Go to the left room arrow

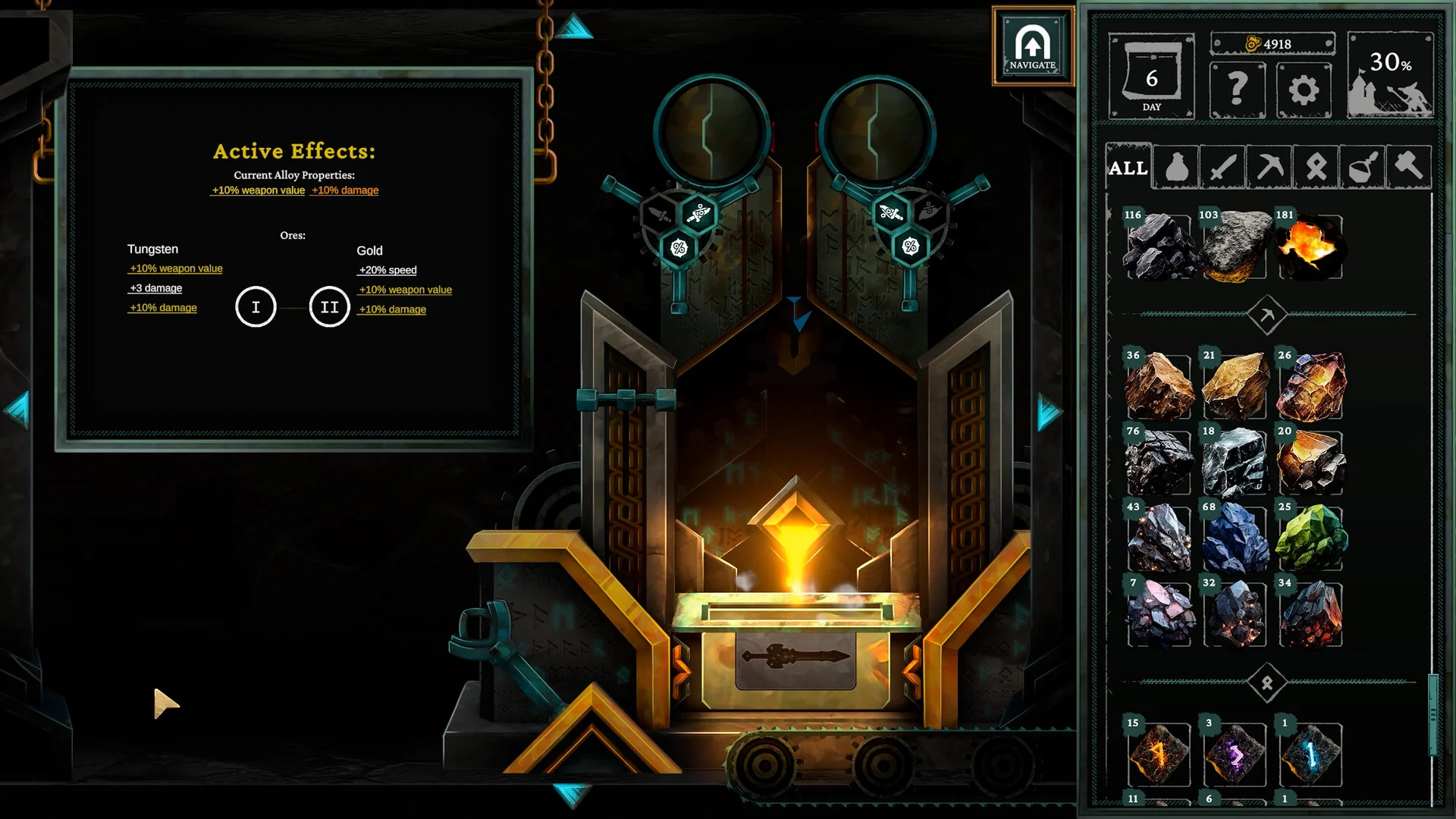pyautogui.click(x=17, y=410)
